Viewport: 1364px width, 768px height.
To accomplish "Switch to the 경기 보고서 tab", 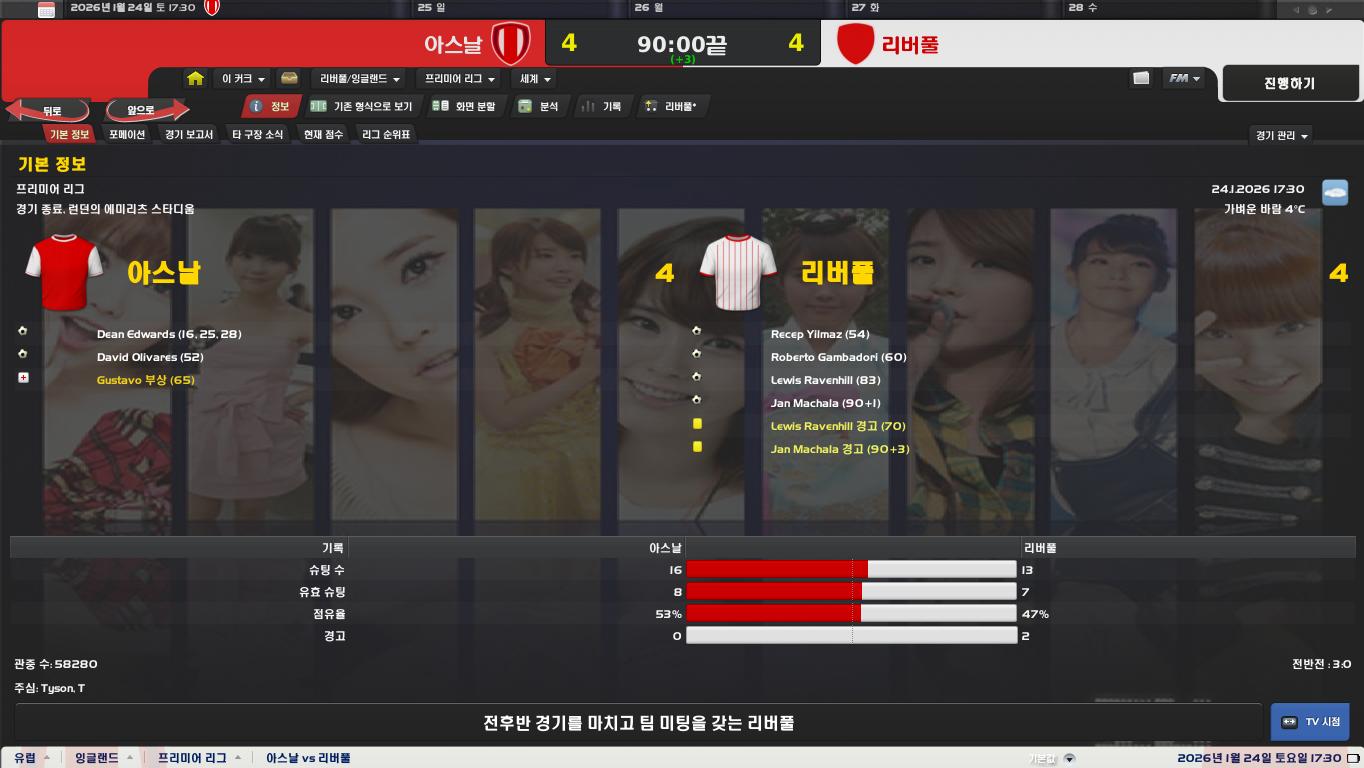I will (189, 134).
